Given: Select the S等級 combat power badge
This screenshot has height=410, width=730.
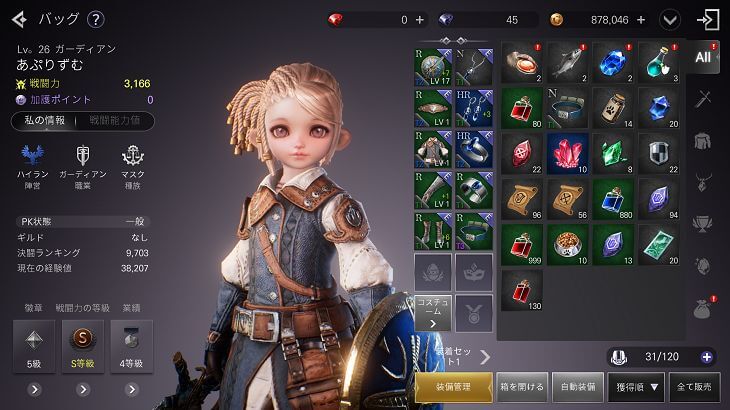Looking at the screenshot, I should click(x=82, y=346).
